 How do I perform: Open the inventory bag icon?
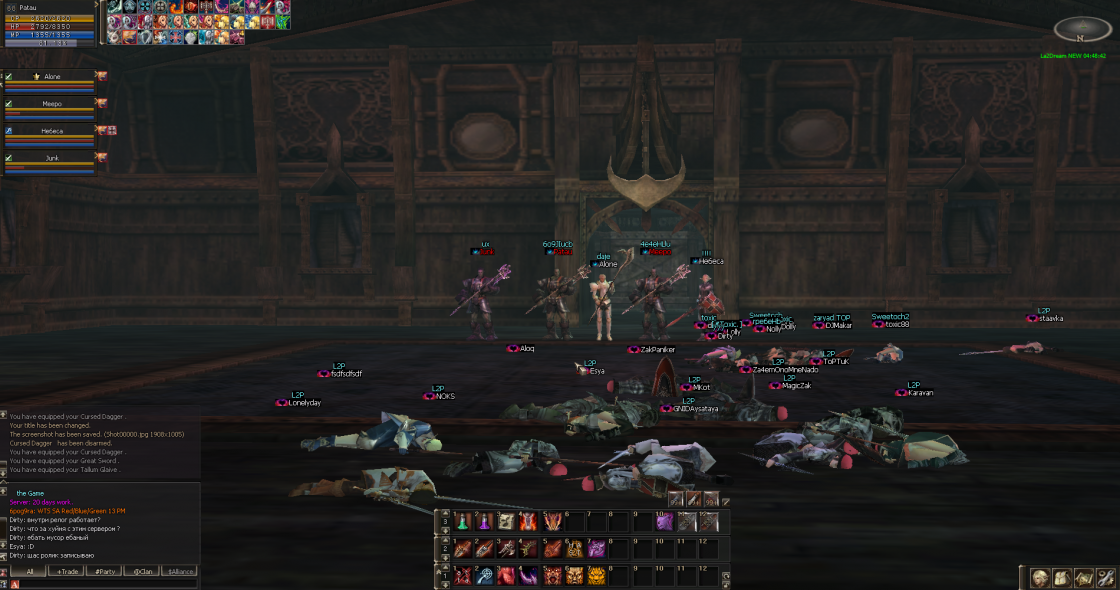coord(1062,578)
